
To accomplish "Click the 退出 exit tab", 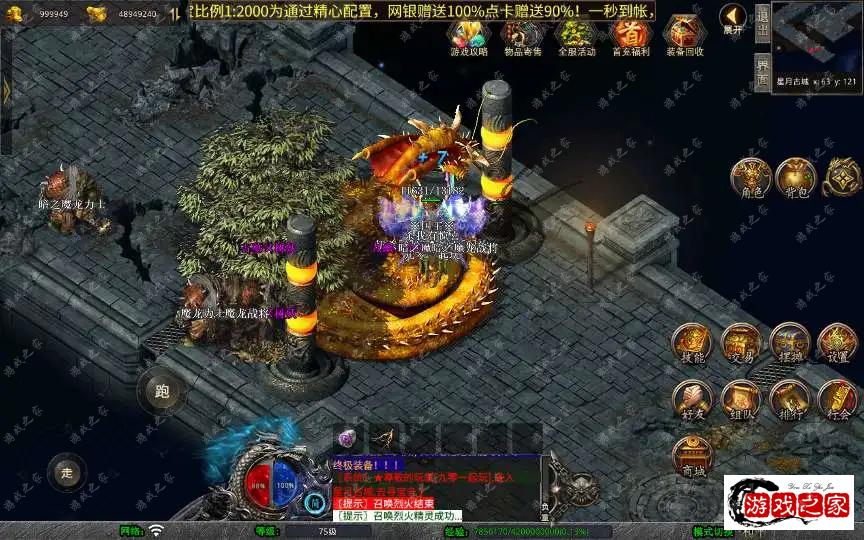I will [x=762, y=22].
